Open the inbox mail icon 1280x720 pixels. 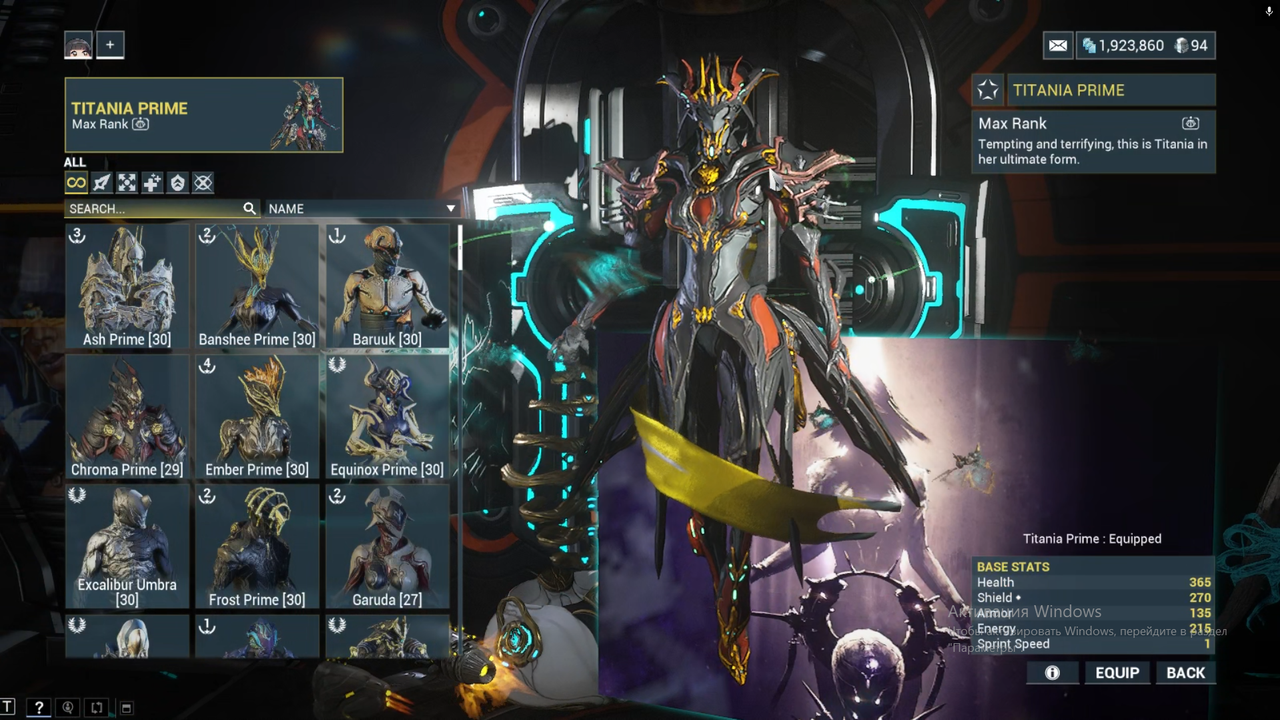[x=1058, y=45]
